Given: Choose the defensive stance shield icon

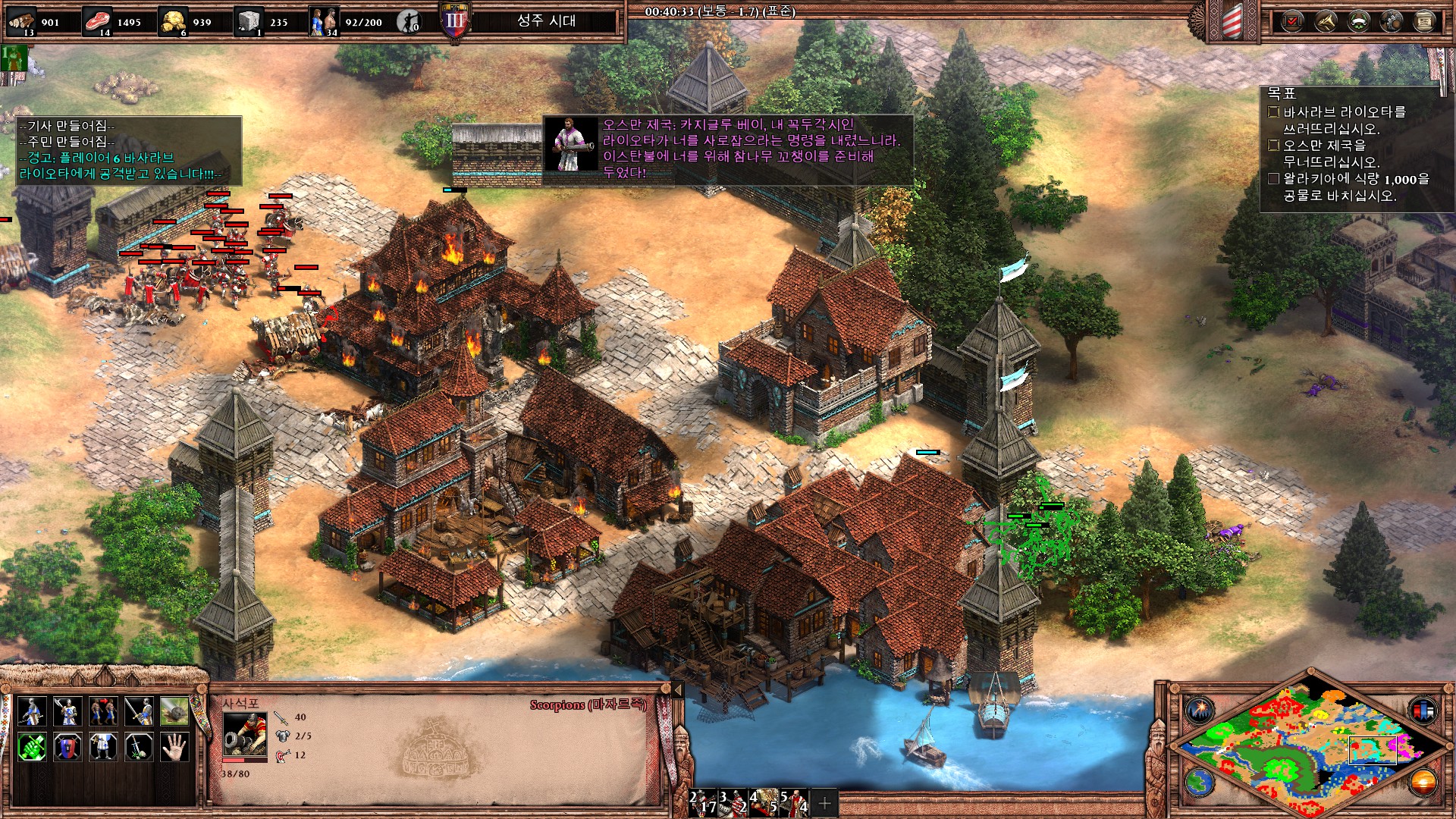Looking at the screenshot, I should [x=67, y=748].
